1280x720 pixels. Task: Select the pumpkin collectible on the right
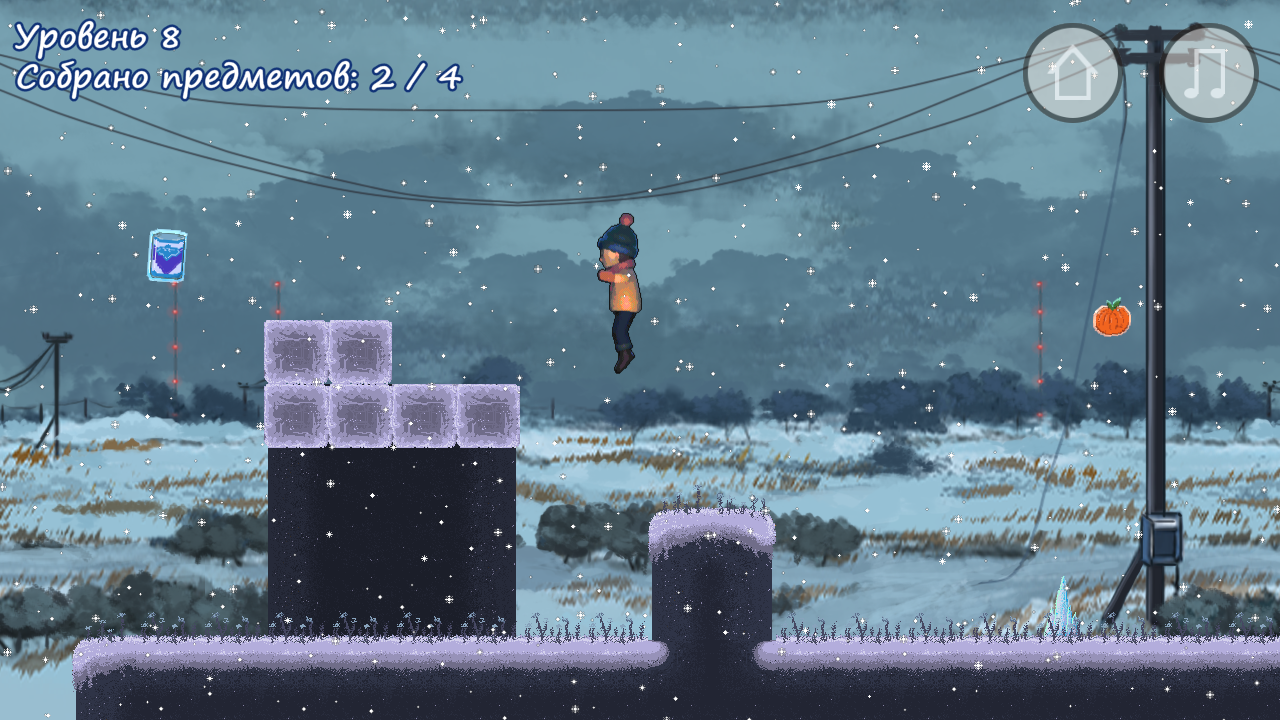[x=1112, y=319]
